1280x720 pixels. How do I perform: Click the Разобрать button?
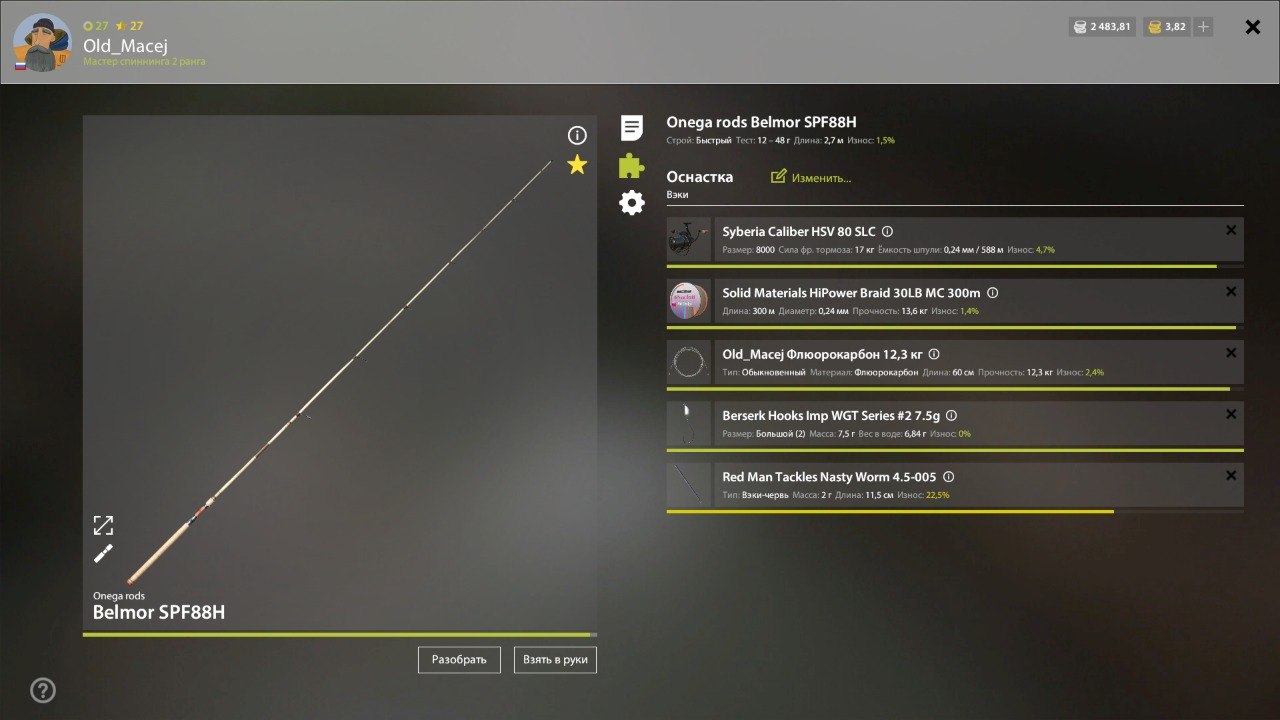(x=458, y=659)
